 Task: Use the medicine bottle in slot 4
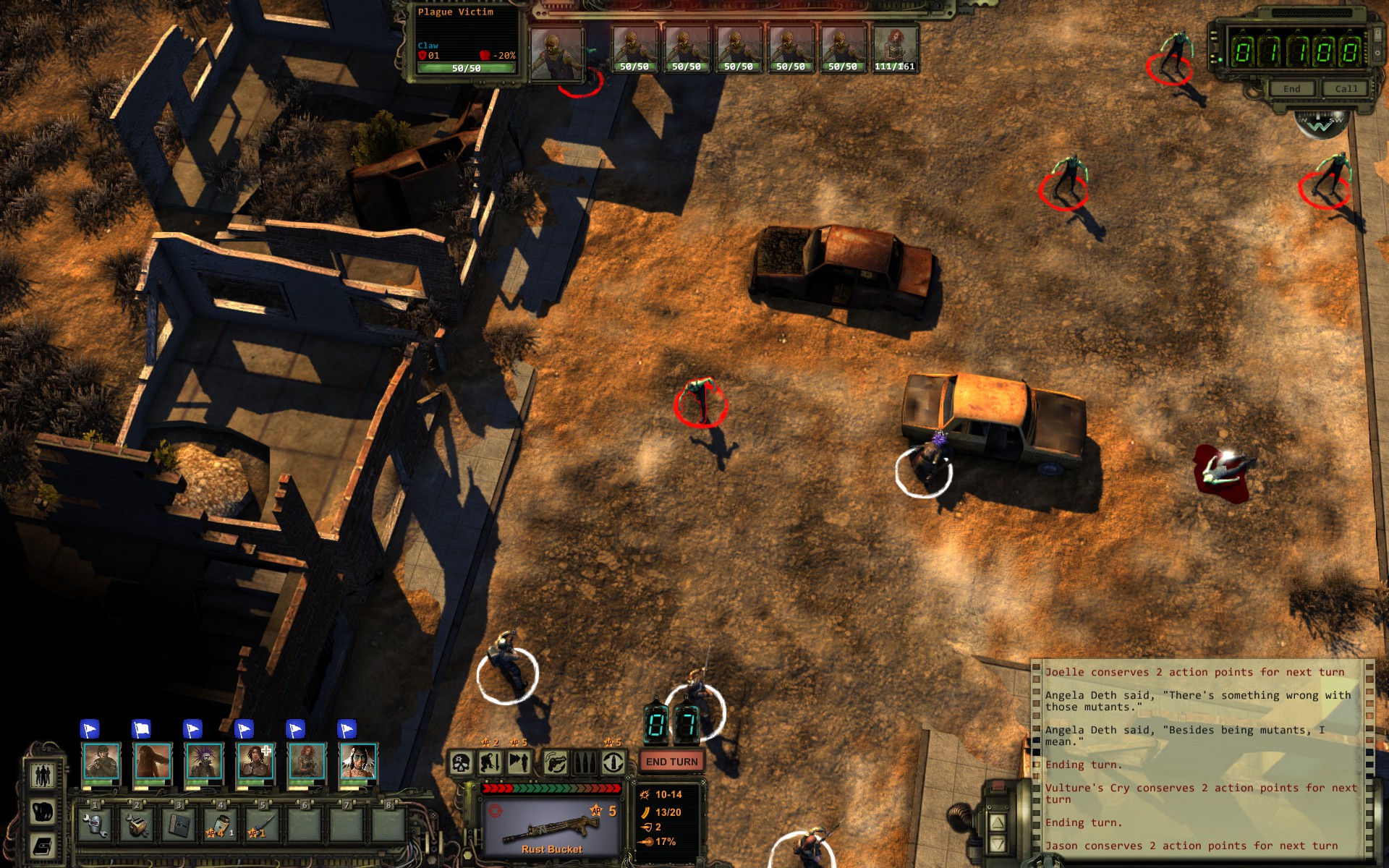(x=221, y=824)
